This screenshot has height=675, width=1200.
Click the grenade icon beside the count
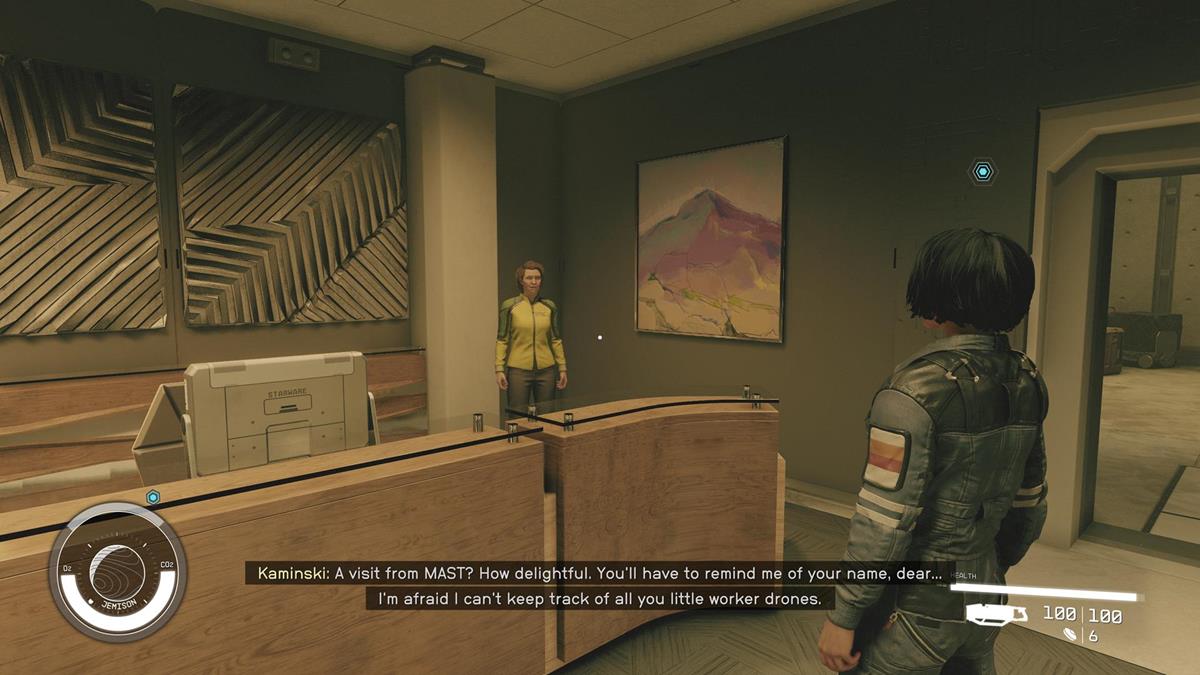click(x=1072, y=635)
